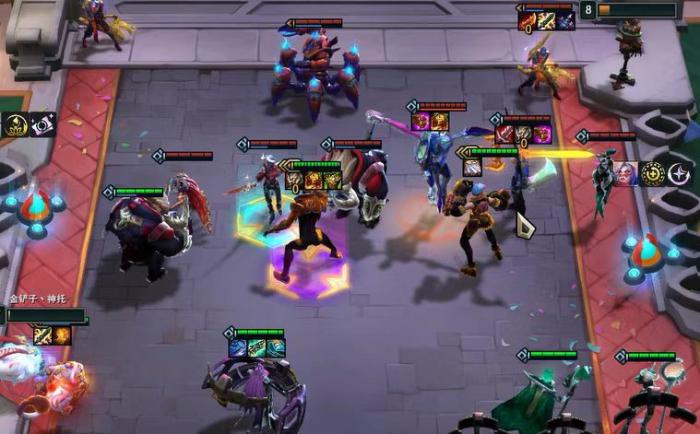Image resolution: width=700 pixels, height=434 pixels.
Task: Open the gold circular cross trait icon
Action: point(652,173)
